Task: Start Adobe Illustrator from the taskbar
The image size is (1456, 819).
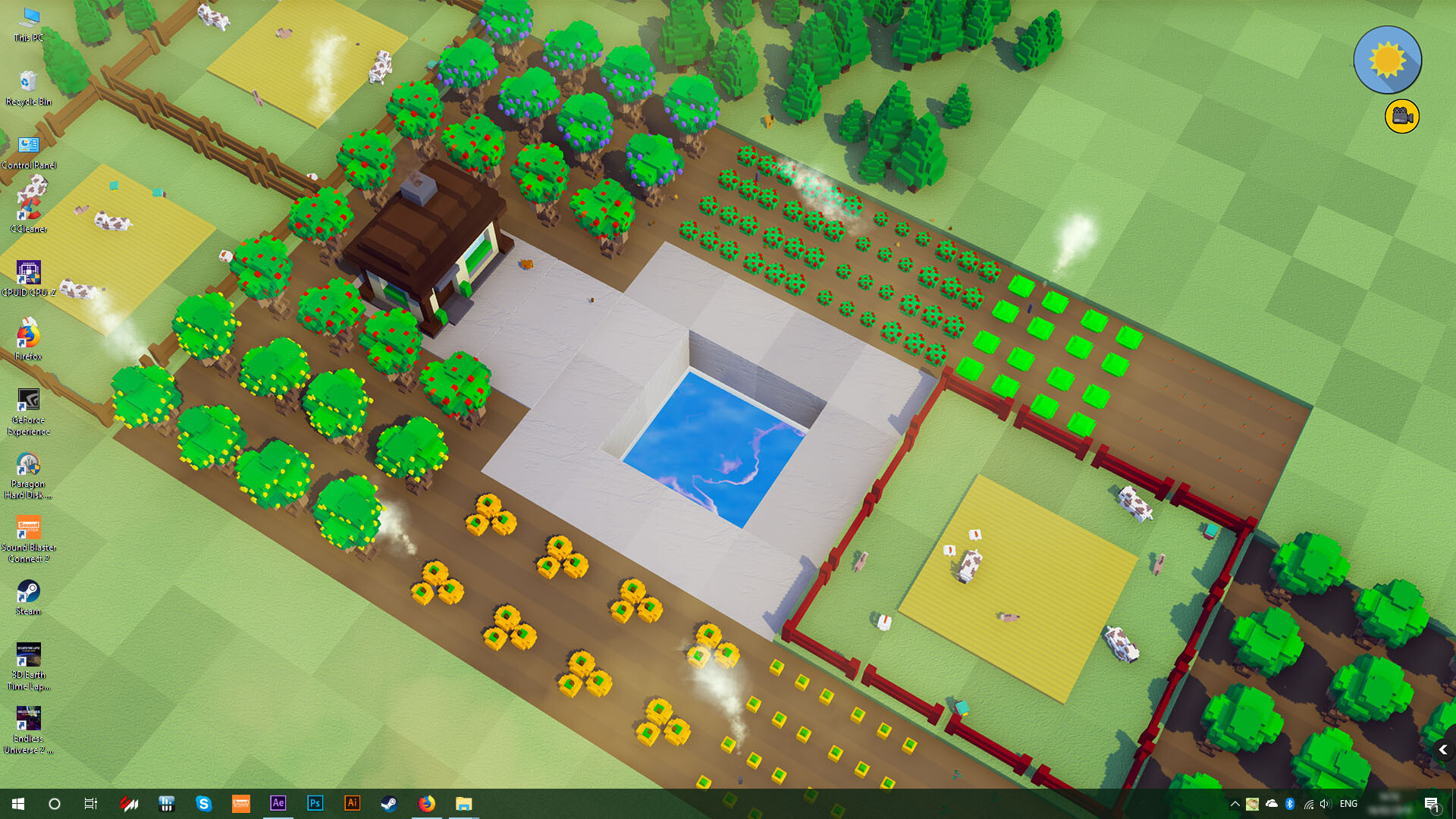Action: 352,803
